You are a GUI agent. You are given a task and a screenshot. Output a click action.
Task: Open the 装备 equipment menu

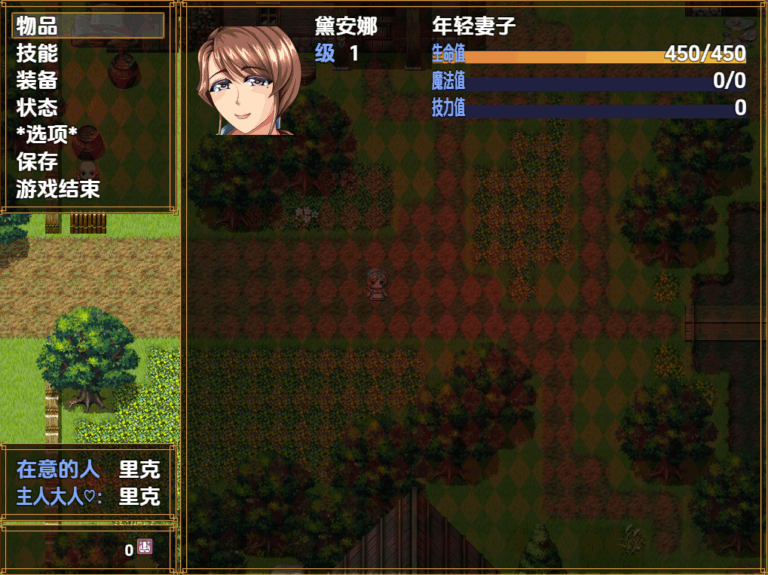tap(38, 81)
